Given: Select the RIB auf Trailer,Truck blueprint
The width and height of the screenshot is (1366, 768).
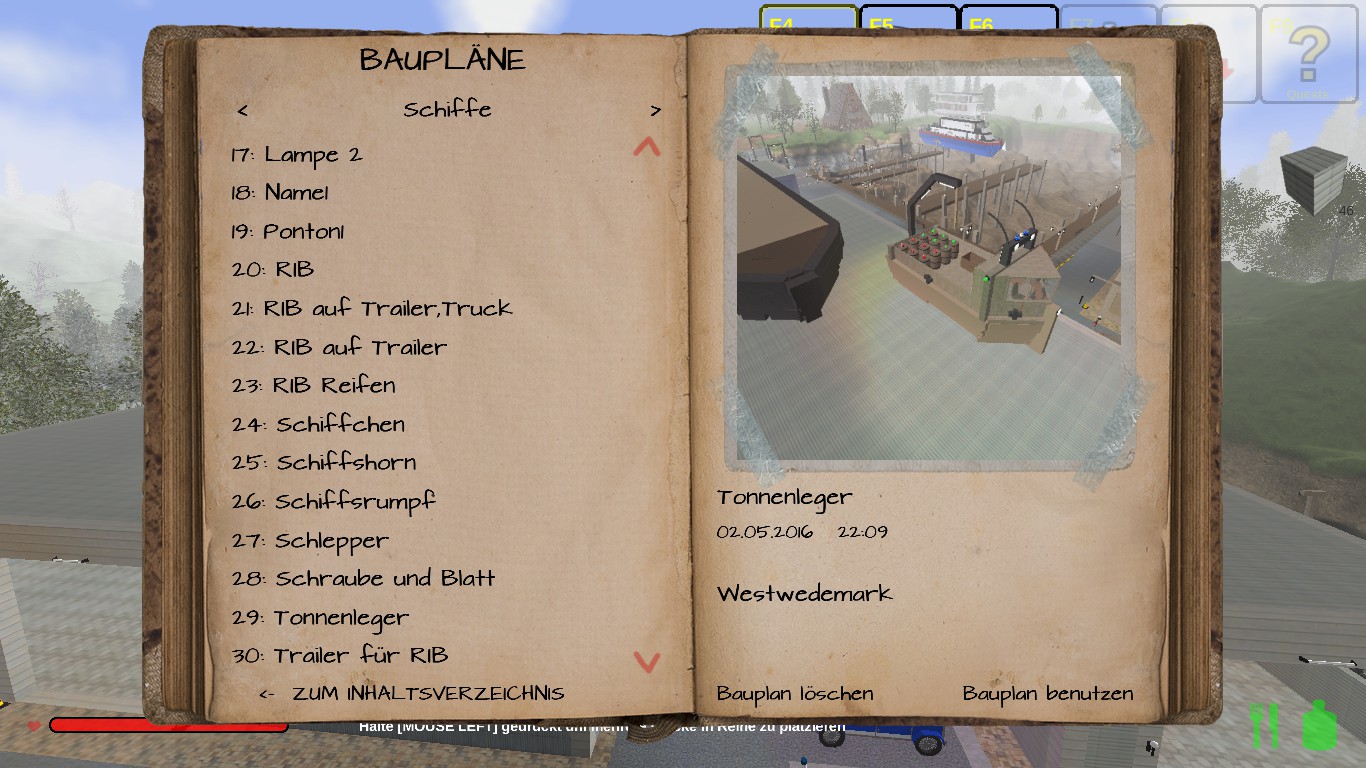Looking at the screenshot, I should click(x=372, y=309).
